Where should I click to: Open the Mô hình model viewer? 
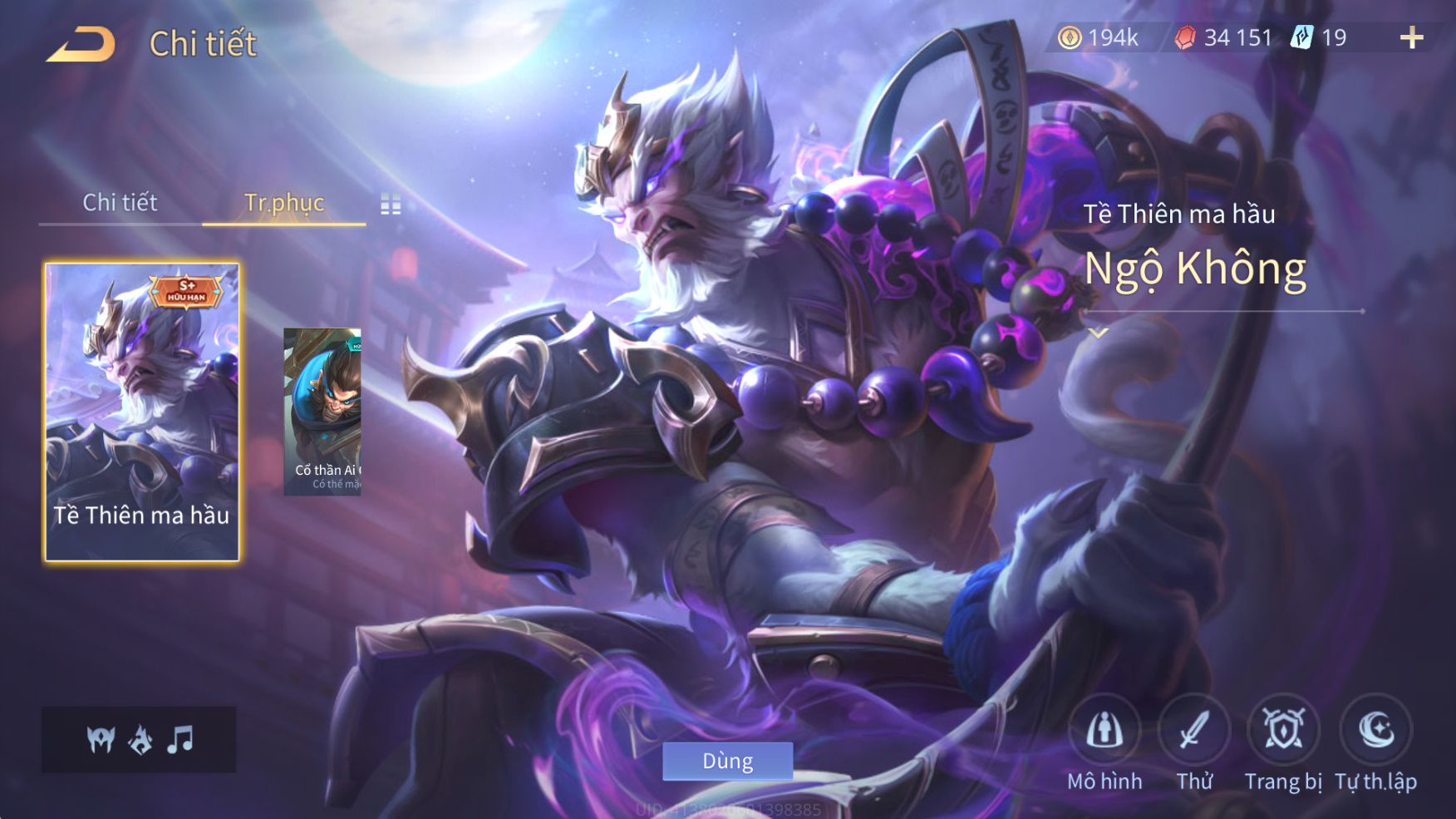click(x=1104, y=732)
